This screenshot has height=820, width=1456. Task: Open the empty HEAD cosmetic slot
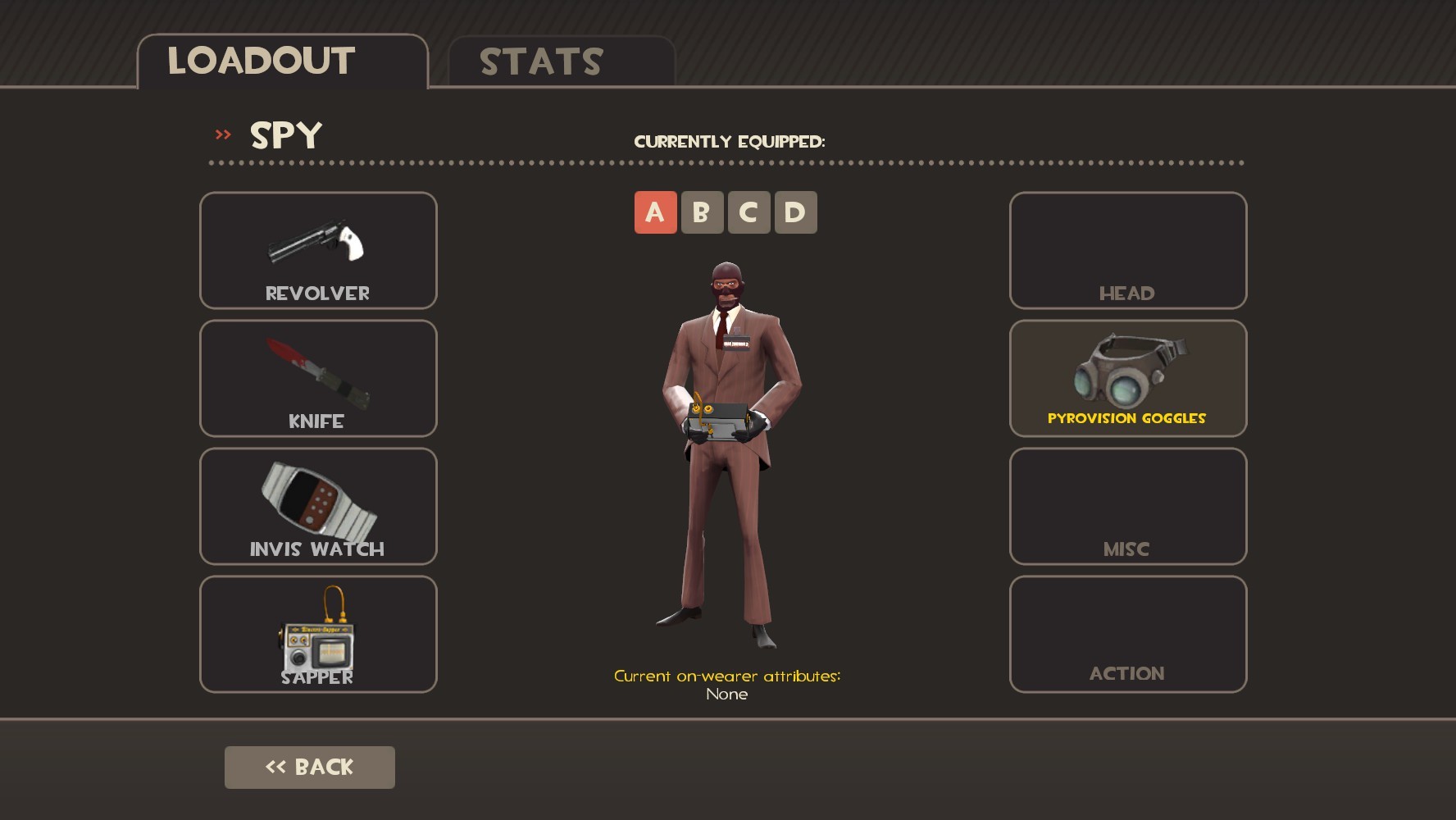[x=1127, y=250]
